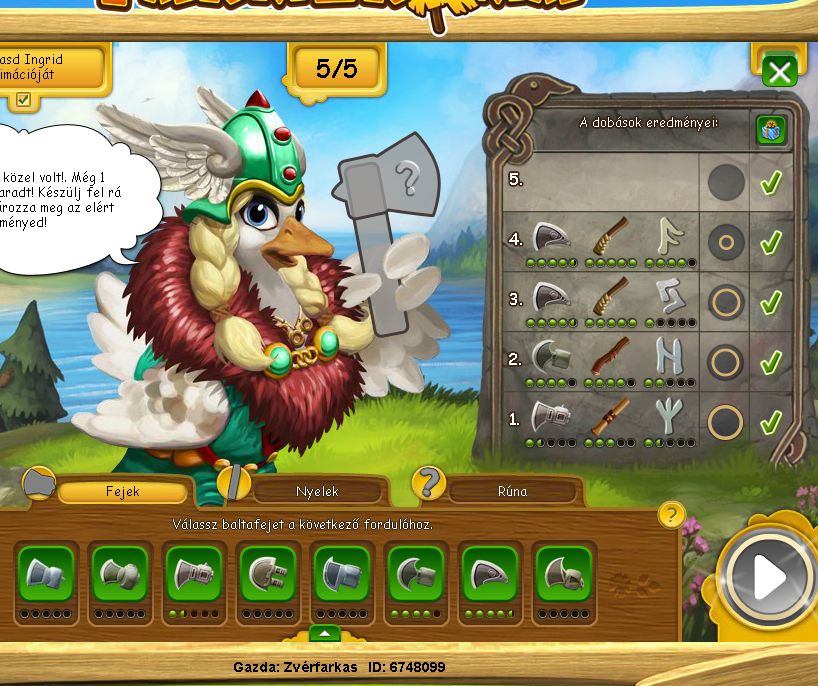The width and height of the screenshot is (818, 686).
Task: Start the next round with play button
Action: [768, 575]
